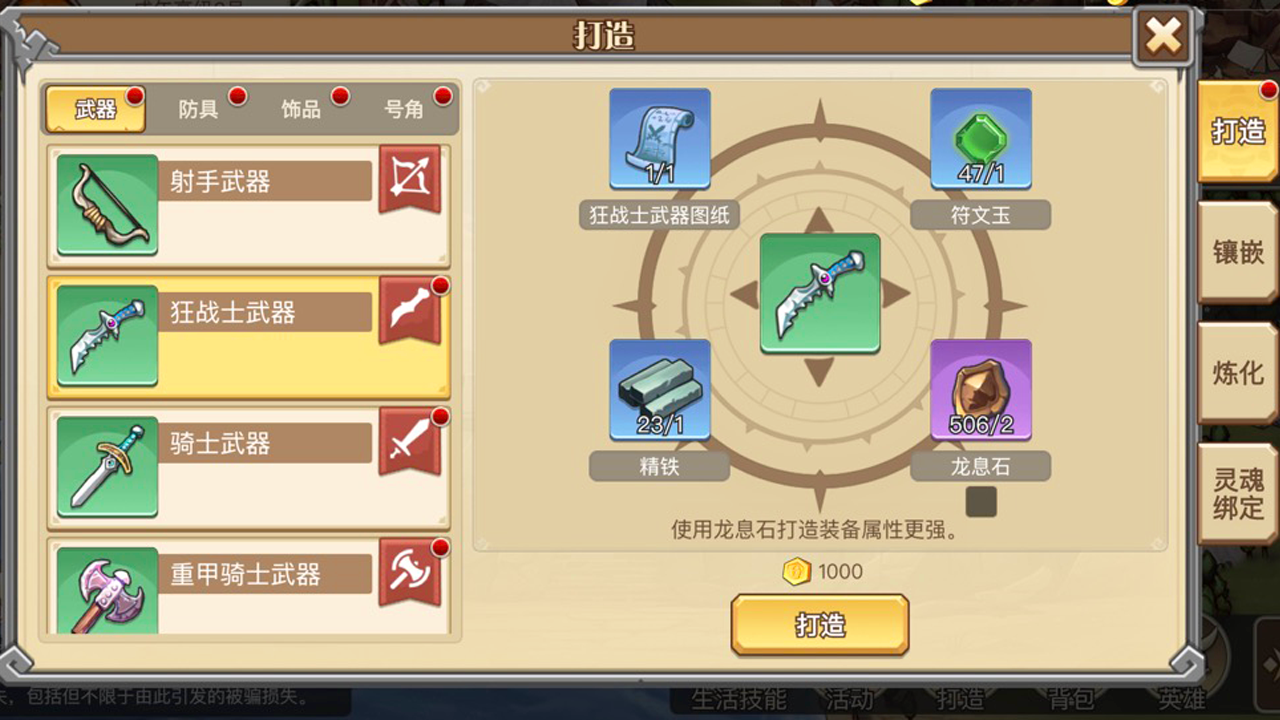This screenshot has height=720, width=1280.
Task: Confirm crafting with the yellow 打造 button
Action: click(820, 625)
